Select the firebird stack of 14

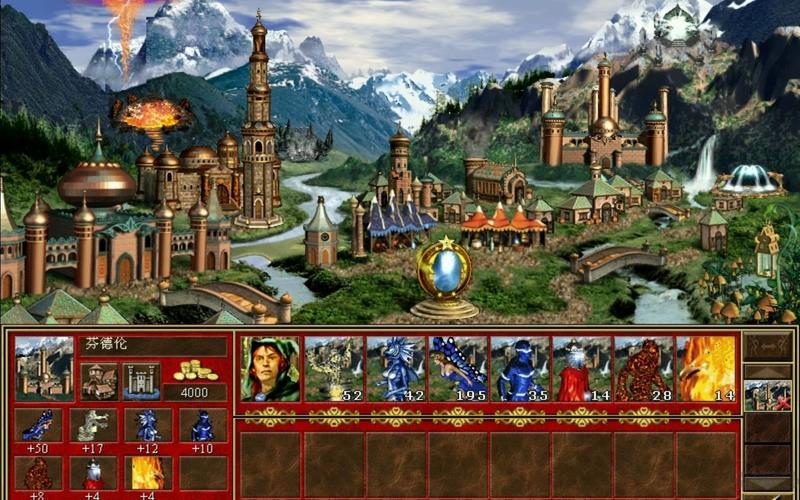(x=706, y=368)
